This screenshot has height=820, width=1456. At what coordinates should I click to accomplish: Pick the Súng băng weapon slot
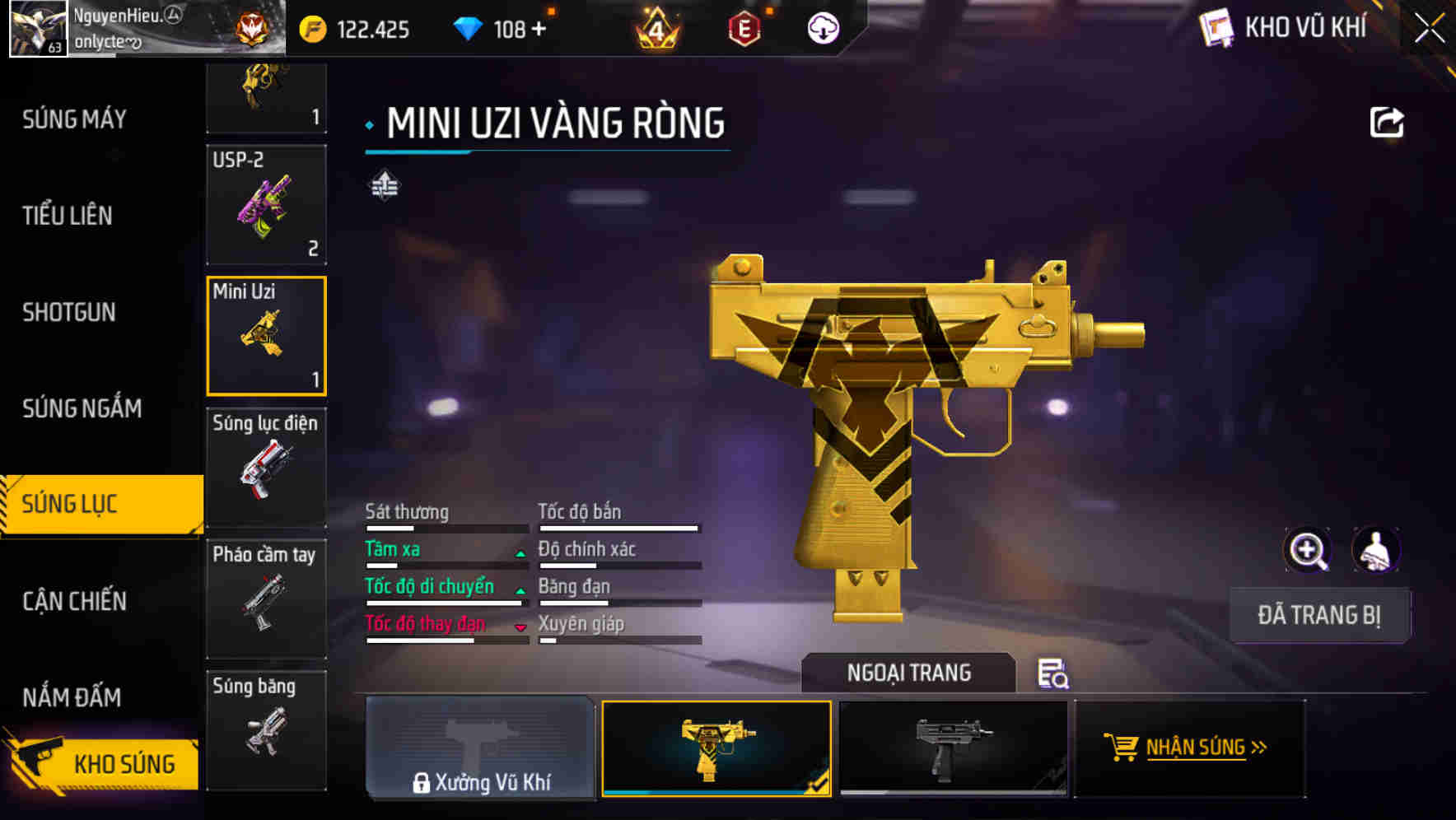click(x=266, y=730)
